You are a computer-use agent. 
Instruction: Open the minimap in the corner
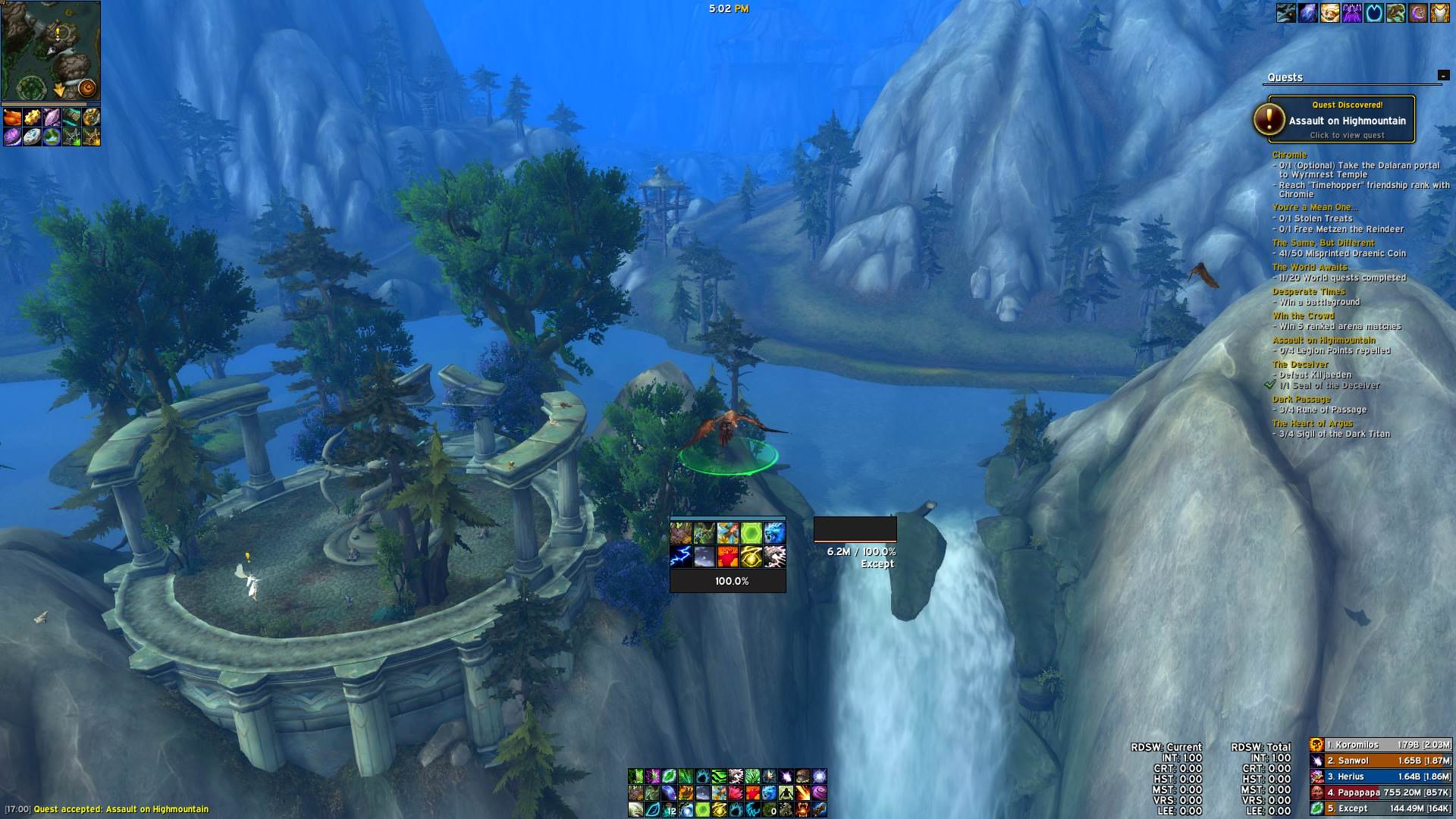(x=50, y=51)
